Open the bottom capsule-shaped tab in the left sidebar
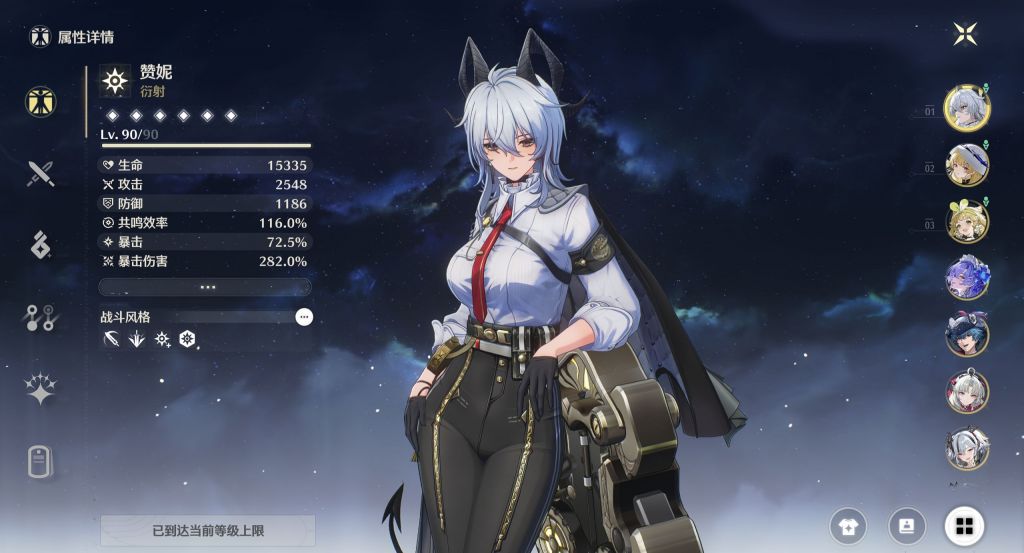The image size is (1024, 553). [x=41, y=462]
